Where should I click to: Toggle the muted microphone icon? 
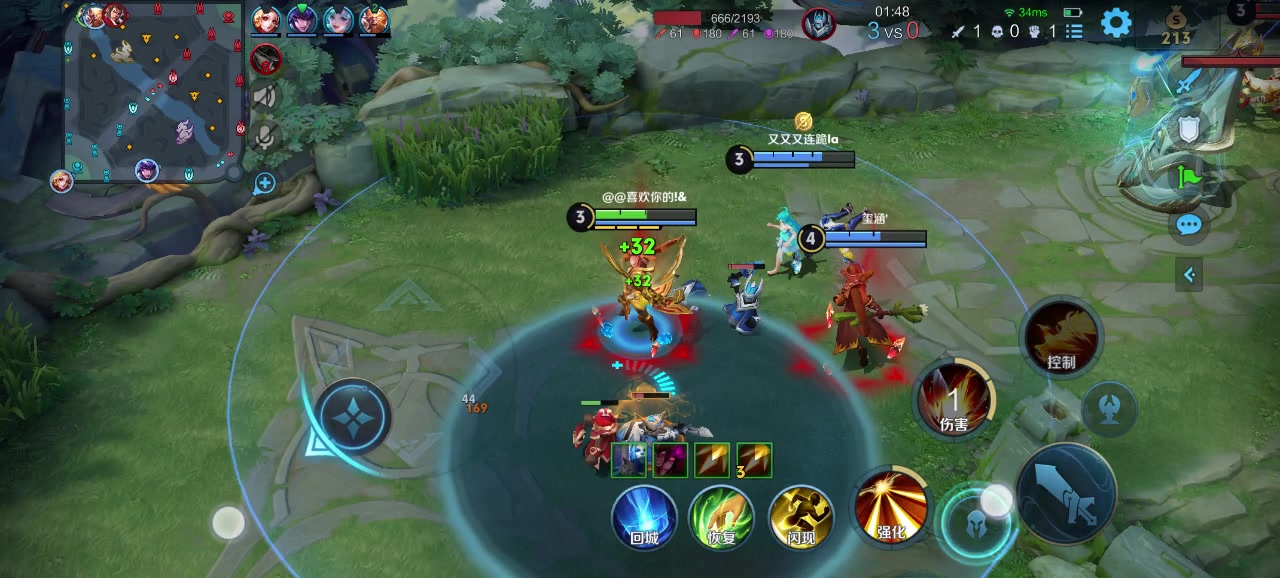coord(265,135)
